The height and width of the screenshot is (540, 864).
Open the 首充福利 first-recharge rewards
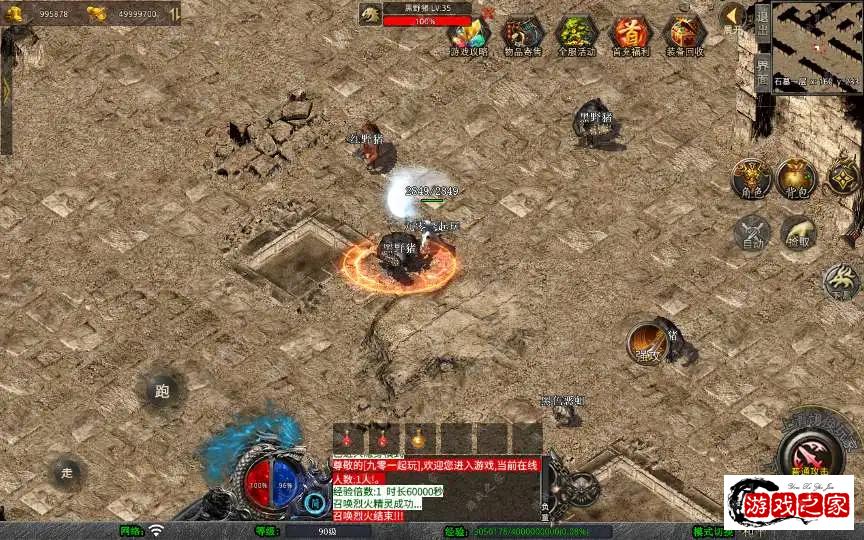[x=630, y=35]
